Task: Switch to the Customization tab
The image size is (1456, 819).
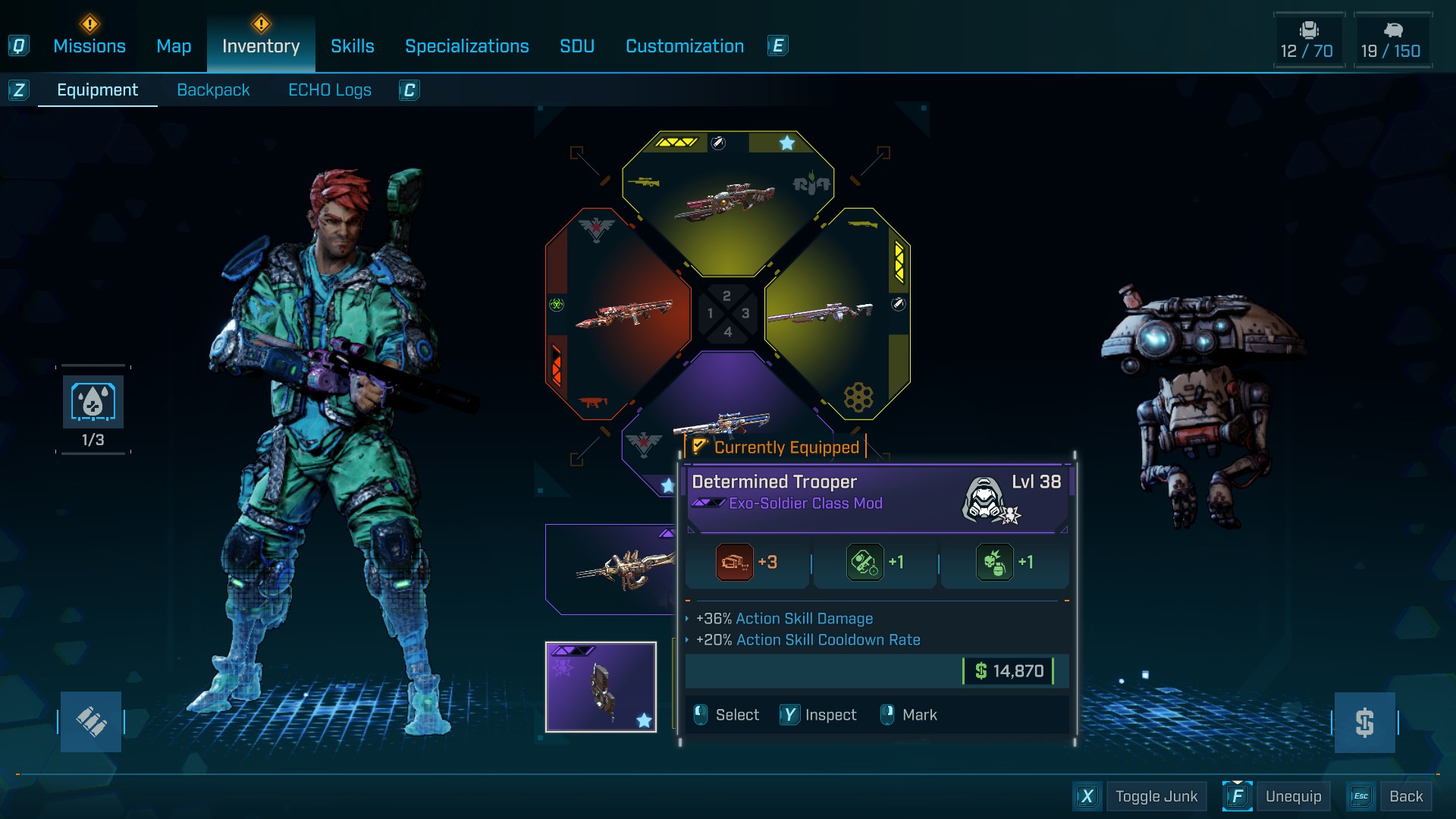Action: click(x=685, y=46)
